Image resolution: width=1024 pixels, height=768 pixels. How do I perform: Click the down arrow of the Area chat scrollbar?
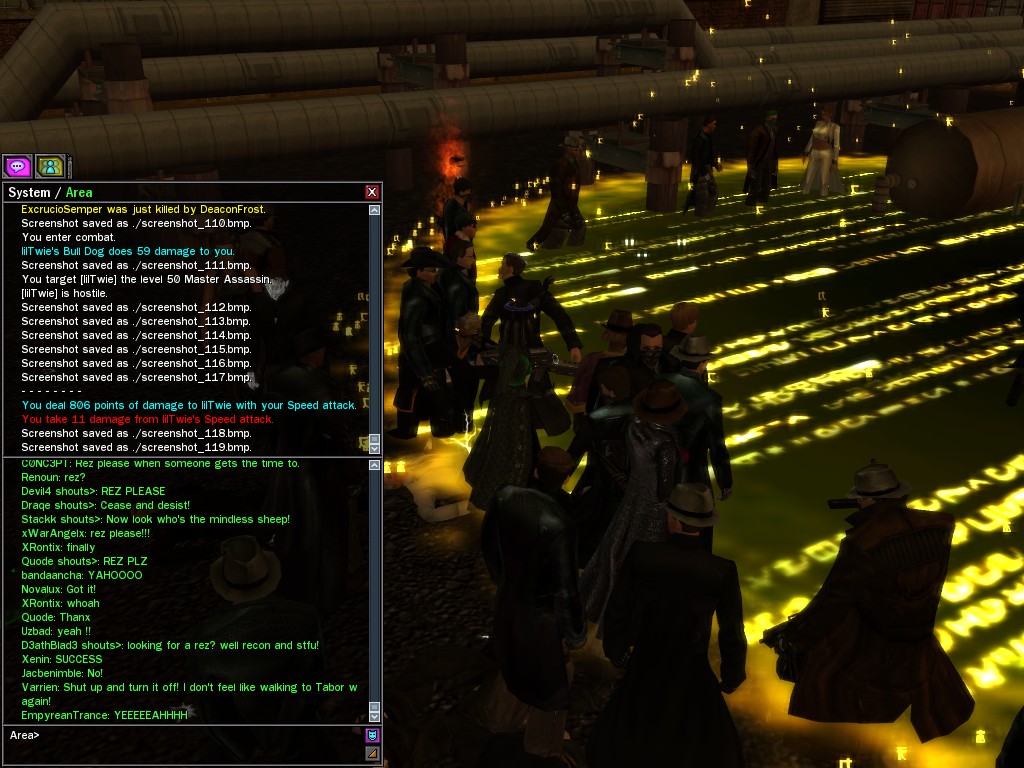pos(375,716)
